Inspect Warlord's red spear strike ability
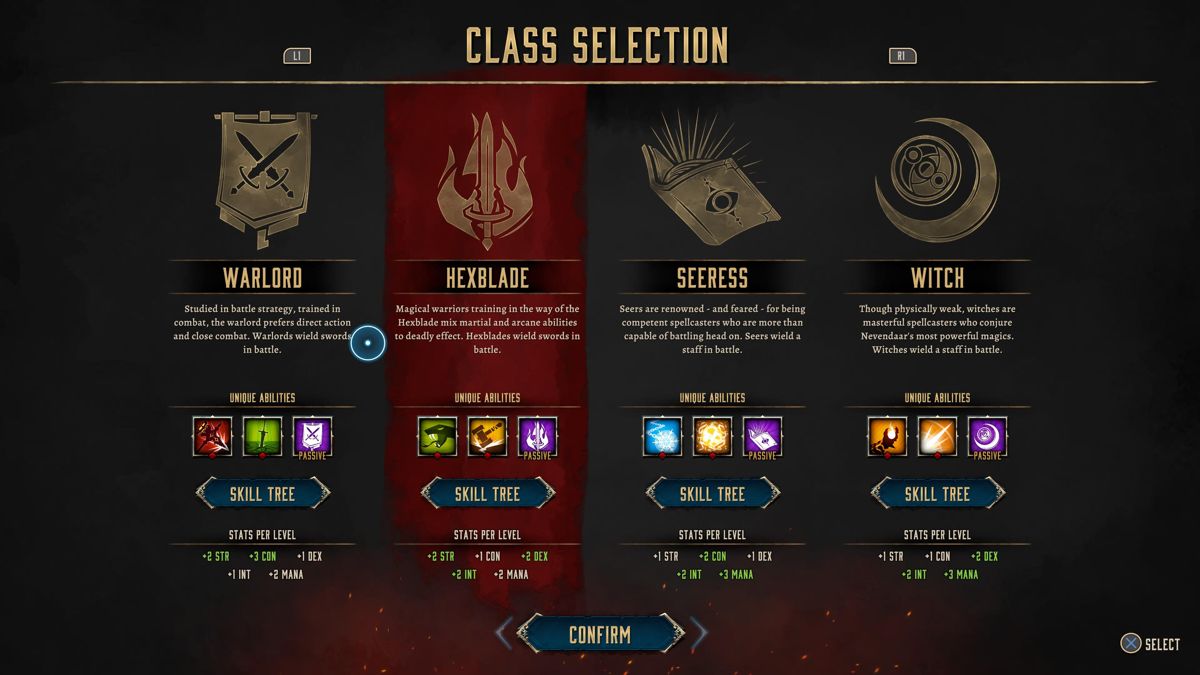The height and width of the screenshot is (675, 1200). pos(212,436)
